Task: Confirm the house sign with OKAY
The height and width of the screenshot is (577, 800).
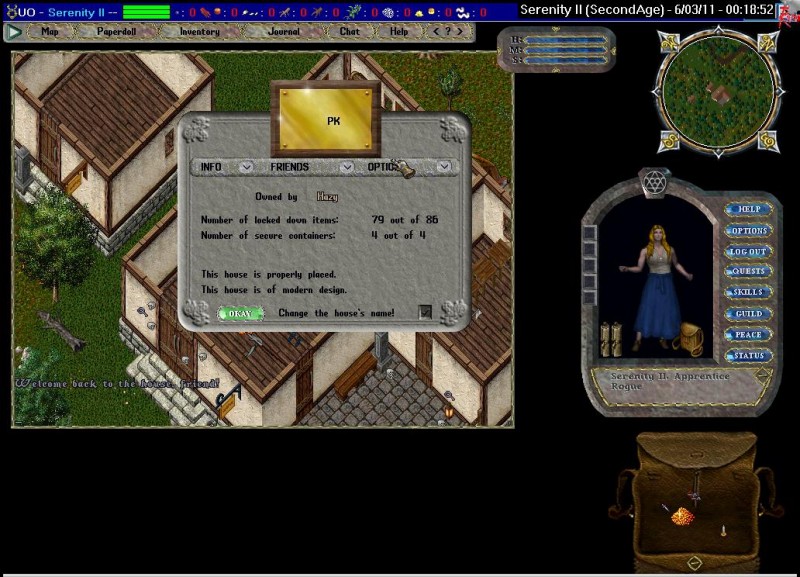Action: 240,313
